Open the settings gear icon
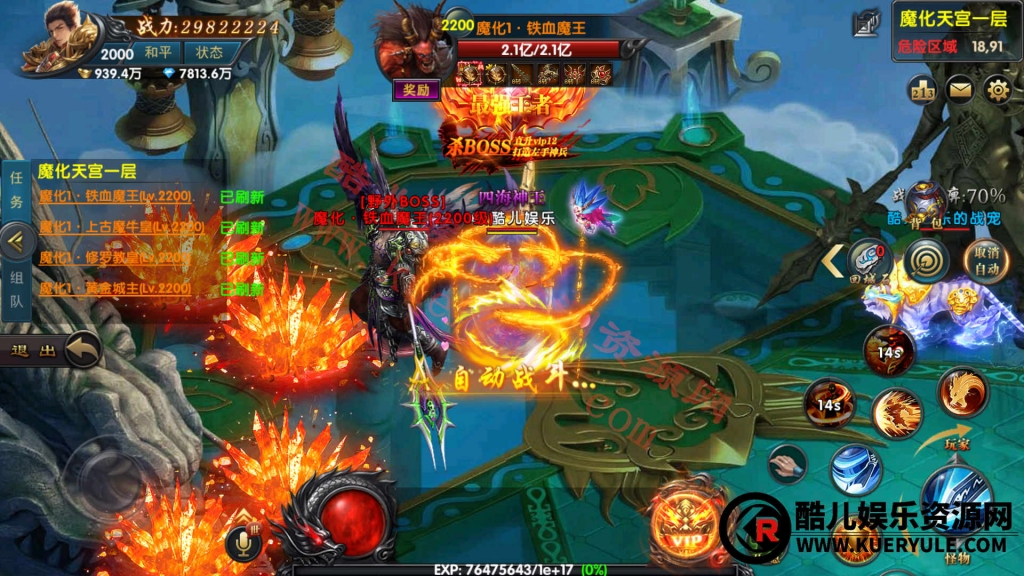Image resolution: width=1024 pixels, height=576 pixels. pos(997,91)
